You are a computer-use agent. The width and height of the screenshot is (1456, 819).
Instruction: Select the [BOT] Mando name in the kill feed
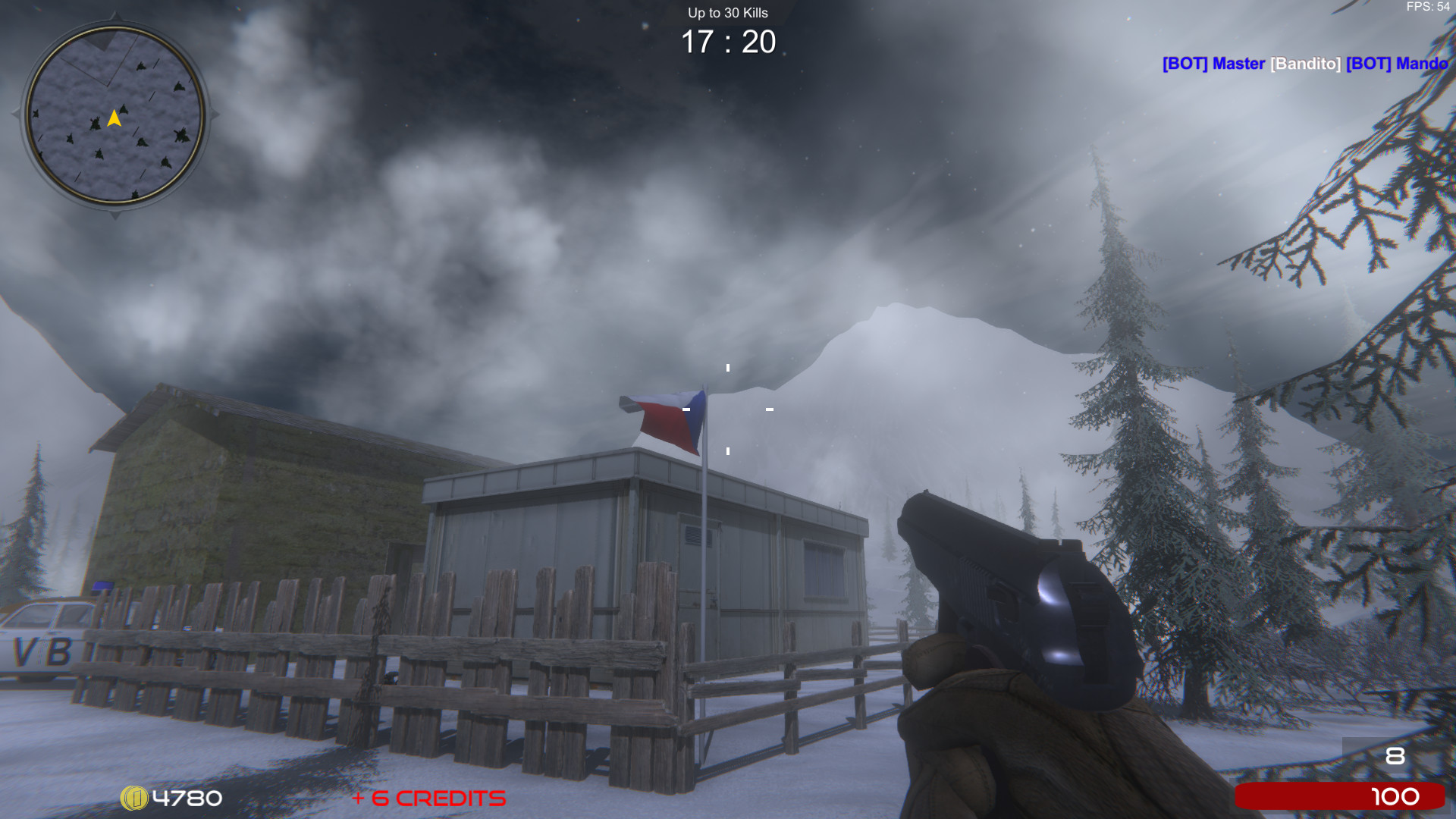point(1399,64)
